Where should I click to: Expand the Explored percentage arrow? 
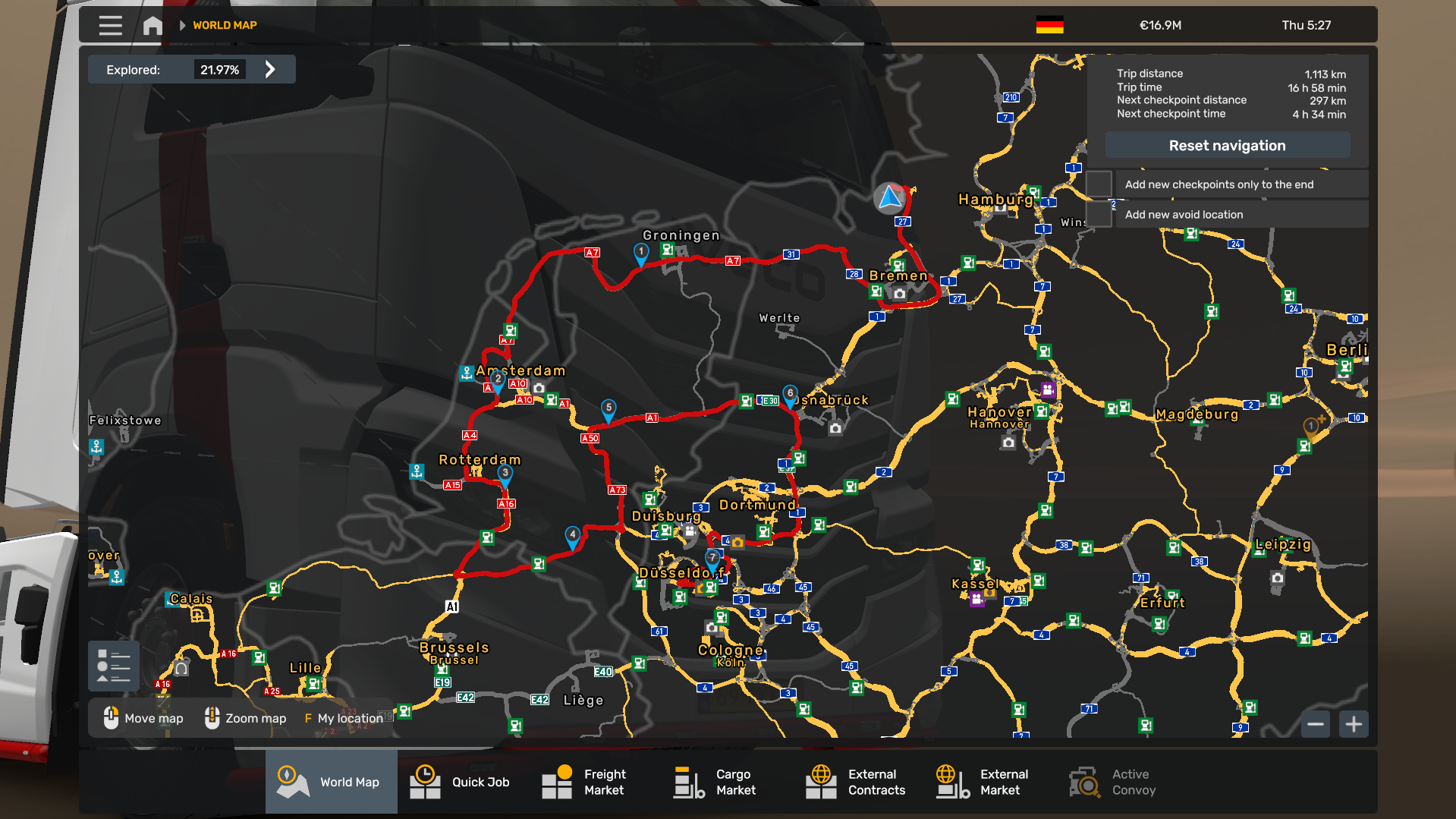click(270, 69)
